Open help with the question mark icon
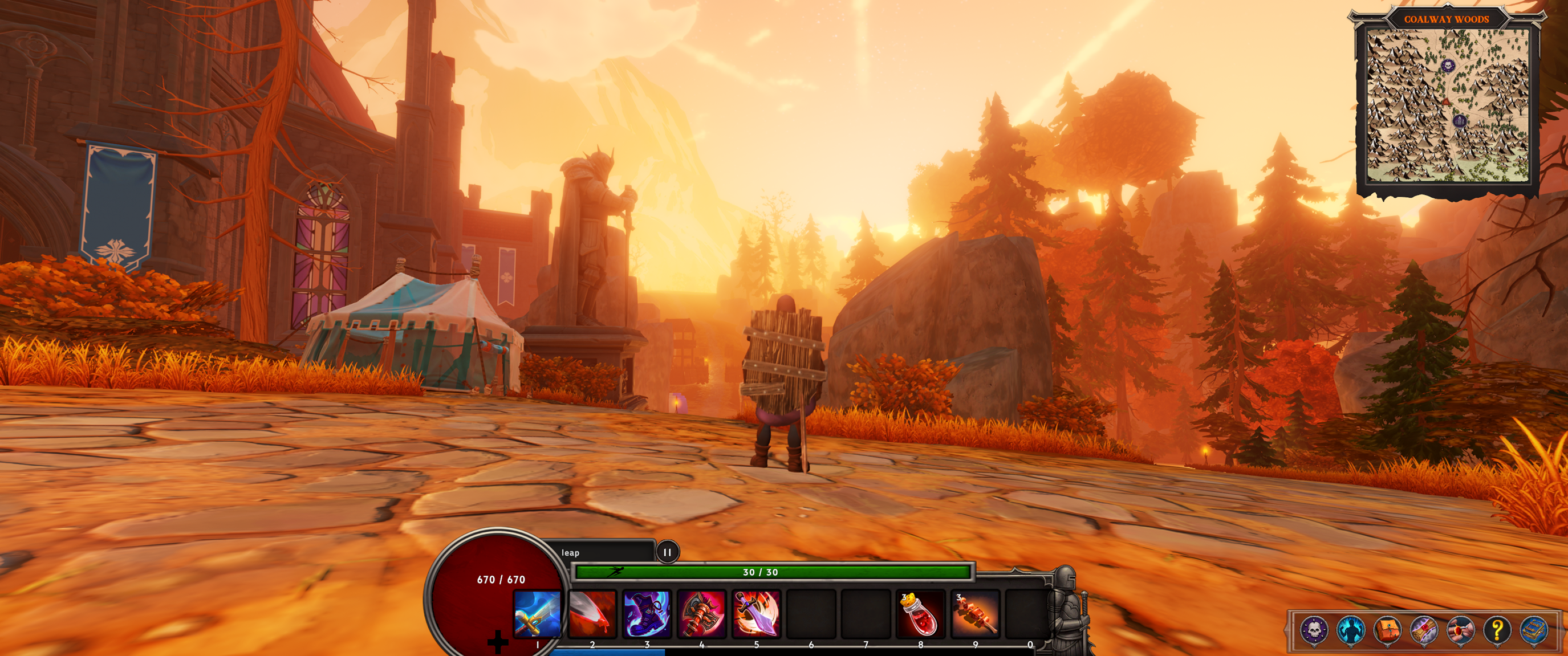Image resolution: width=1568 pixels, height=656 pixels. pyautogui.click(x=1497, y=629)
